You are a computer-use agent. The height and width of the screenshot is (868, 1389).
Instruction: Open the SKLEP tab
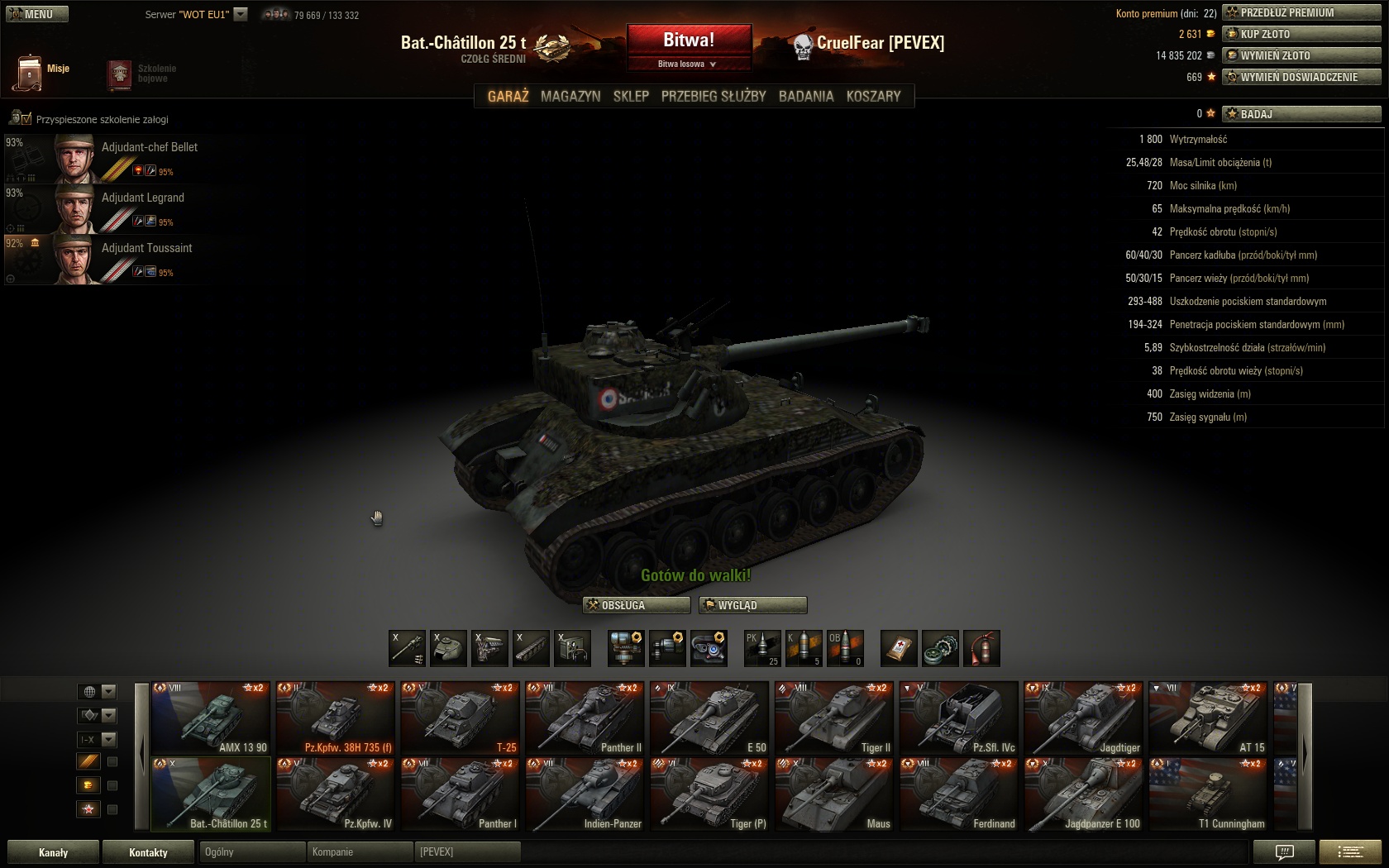[631, 96]
